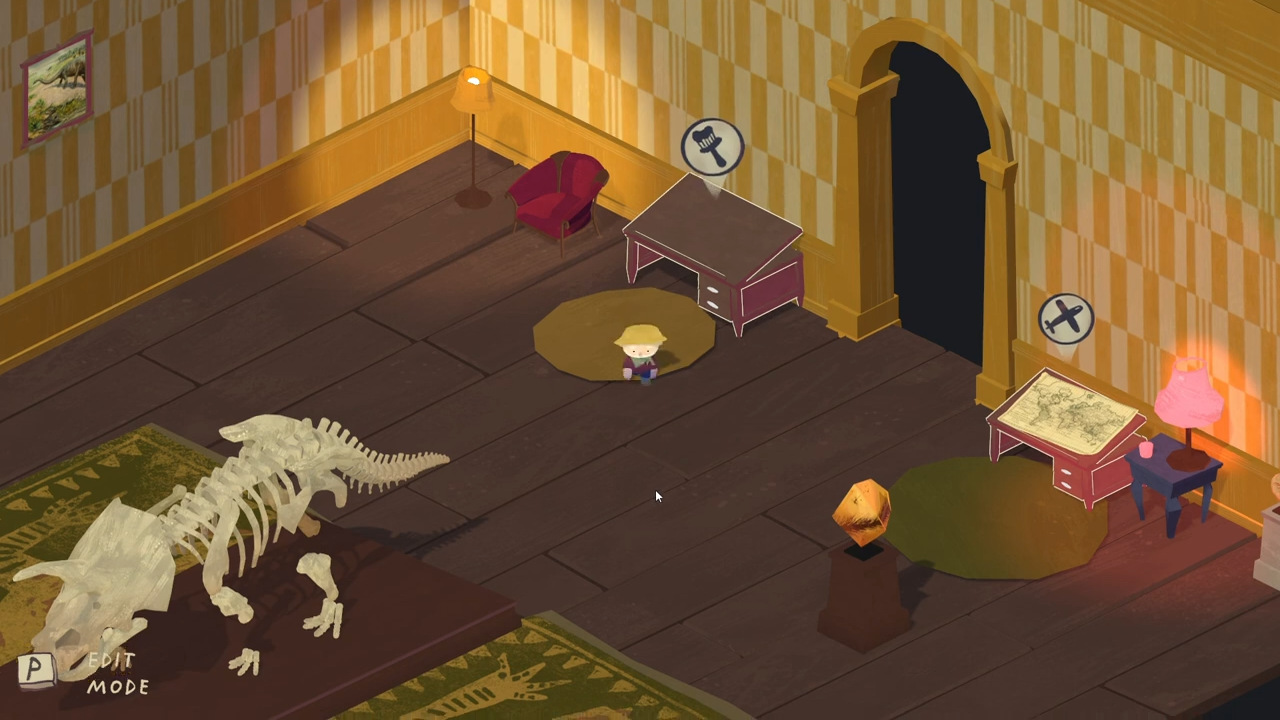Select the floor lamp in the corner

(x=470, y=130)
